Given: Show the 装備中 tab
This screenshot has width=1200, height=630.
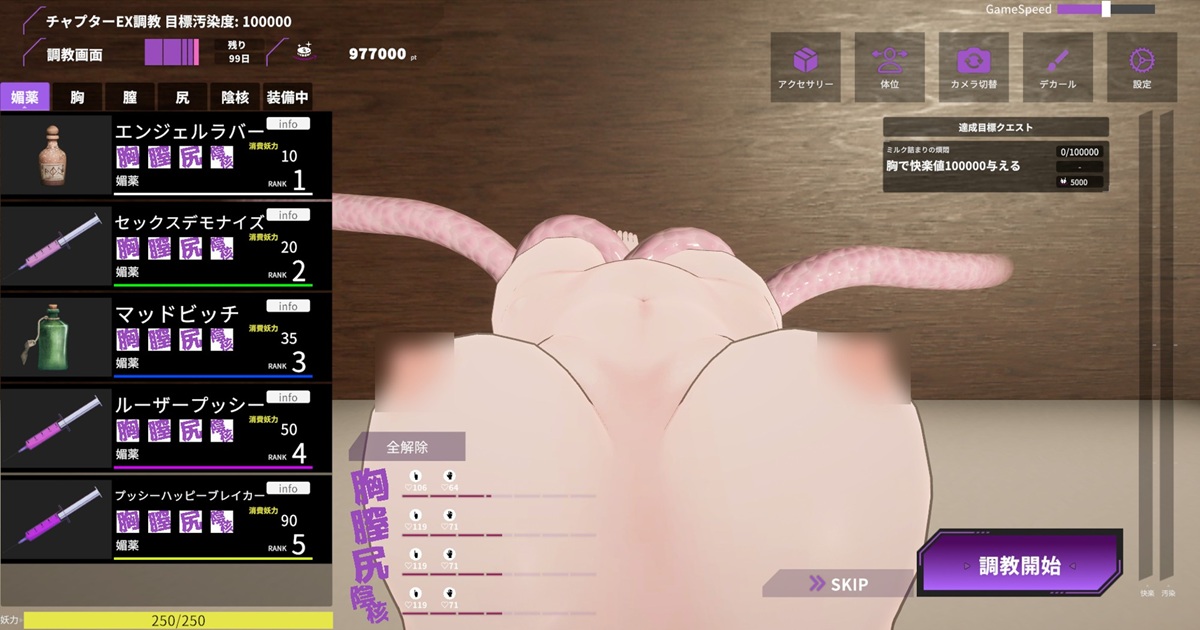Looking at the screenshot, I should coord(287,97).
